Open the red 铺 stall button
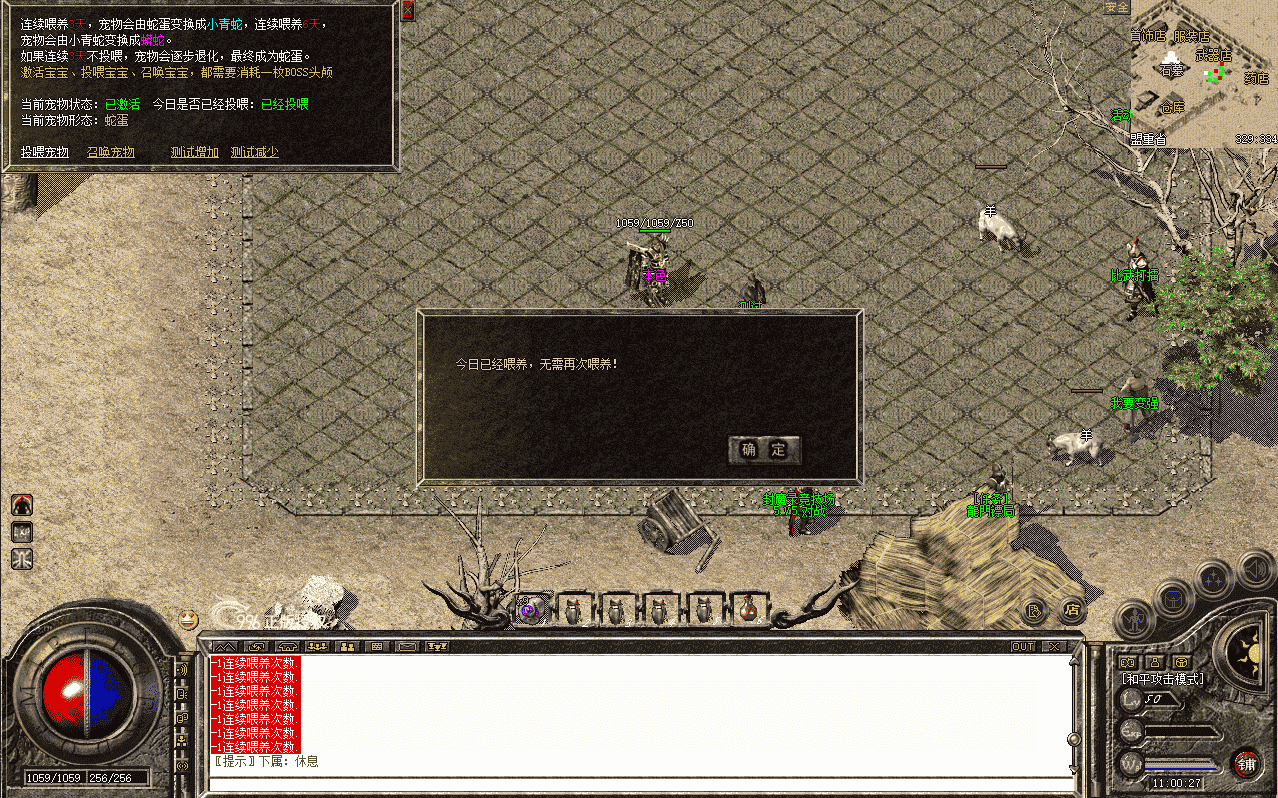The height and width of the screenshot is (798, 1278). pyautogui.click(x=1246, y=764)
